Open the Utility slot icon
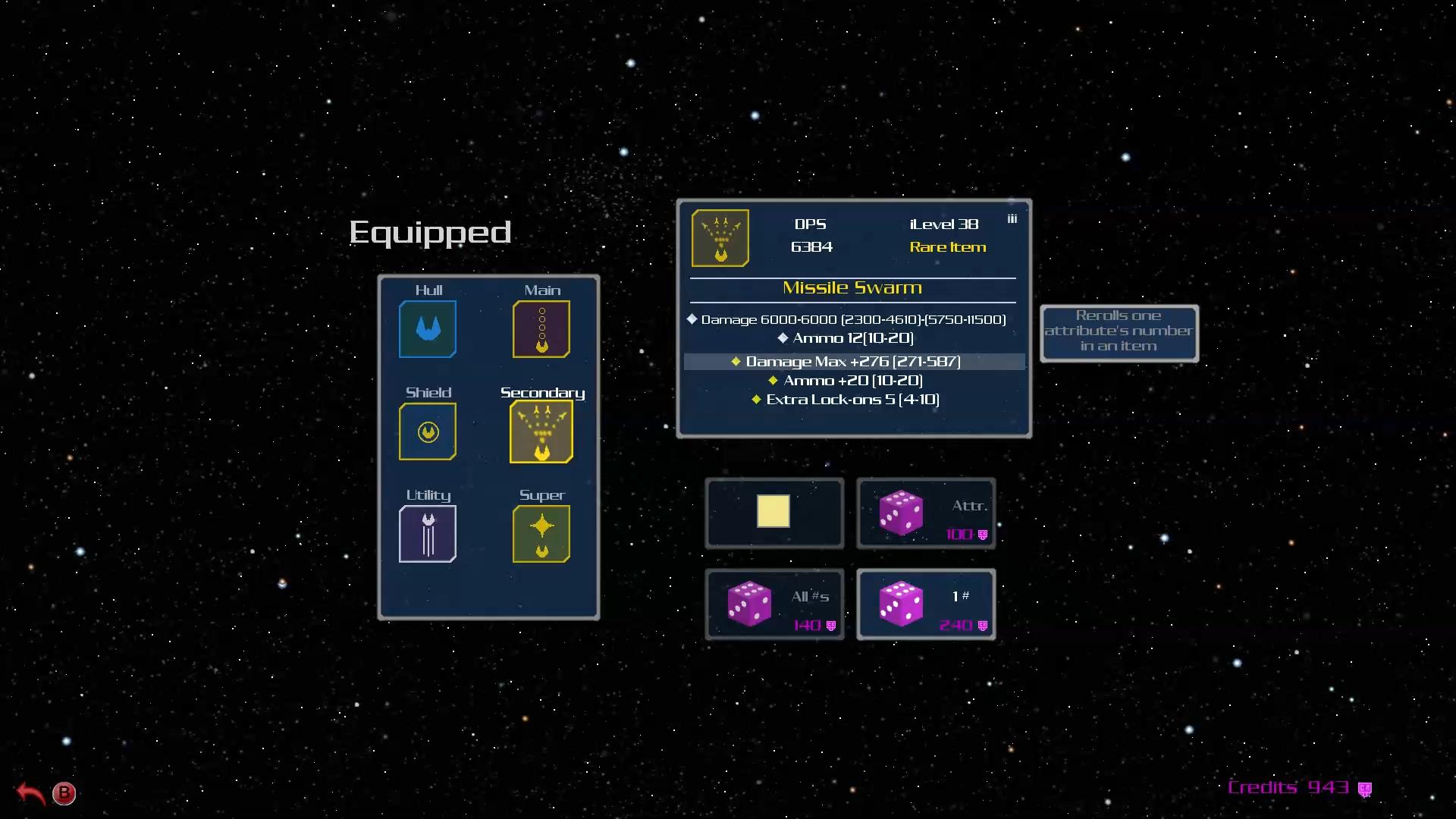This screenshot has height=819, width=1456. point(427,534)
